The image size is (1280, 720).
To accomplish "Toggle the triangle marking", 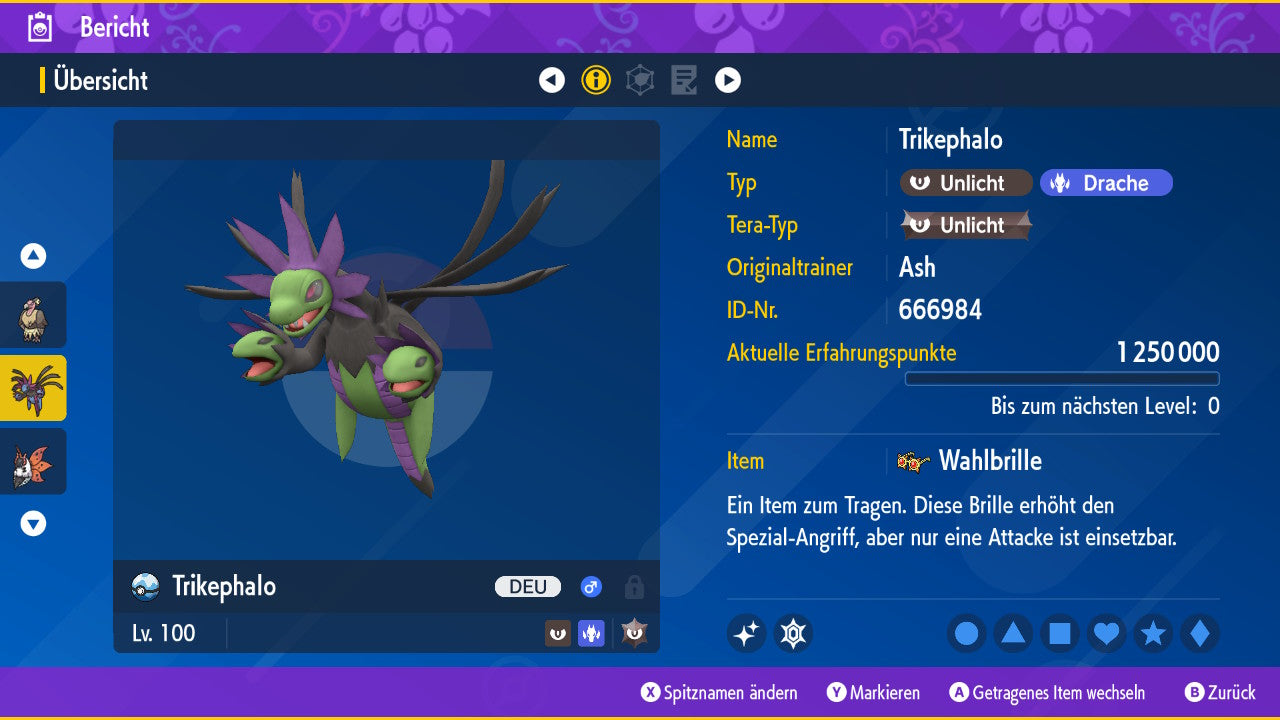I will click(x=1013, y=633).
